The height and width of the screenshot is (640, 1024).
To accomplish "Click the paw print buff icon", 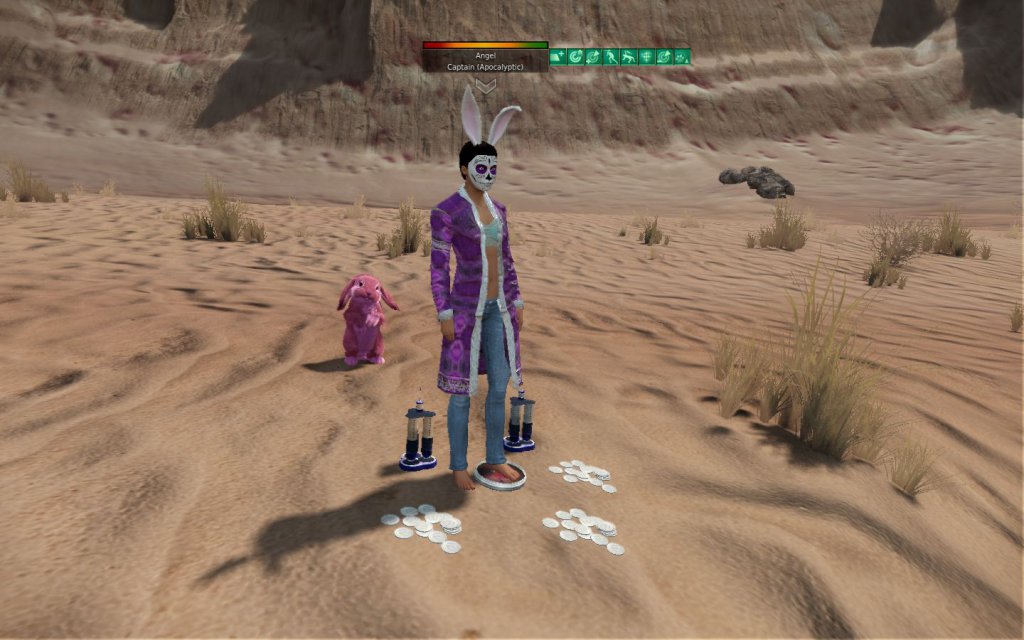I will (682, 57).
